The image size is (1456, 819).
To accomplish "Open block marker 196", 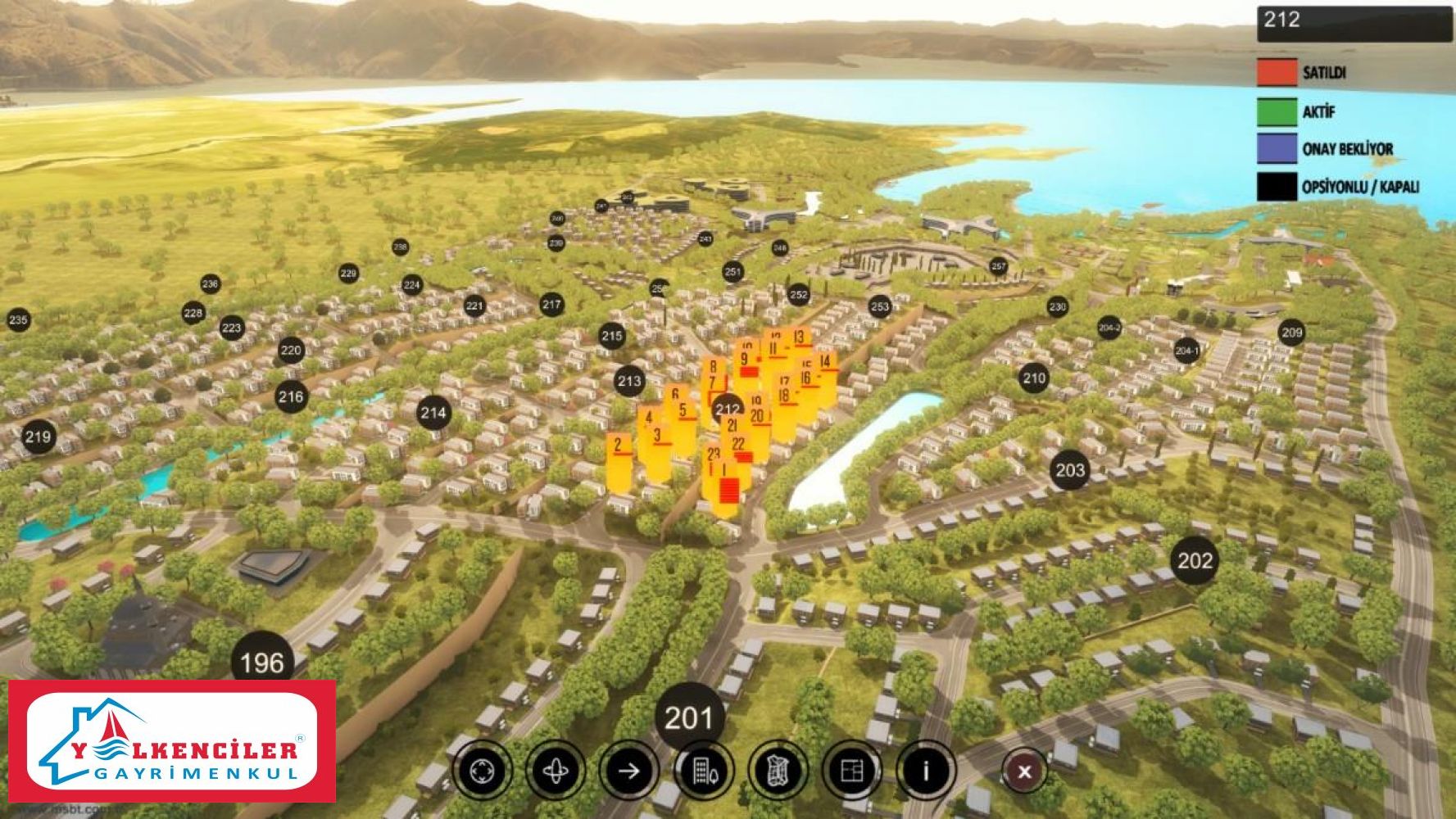I will point(262,663).
